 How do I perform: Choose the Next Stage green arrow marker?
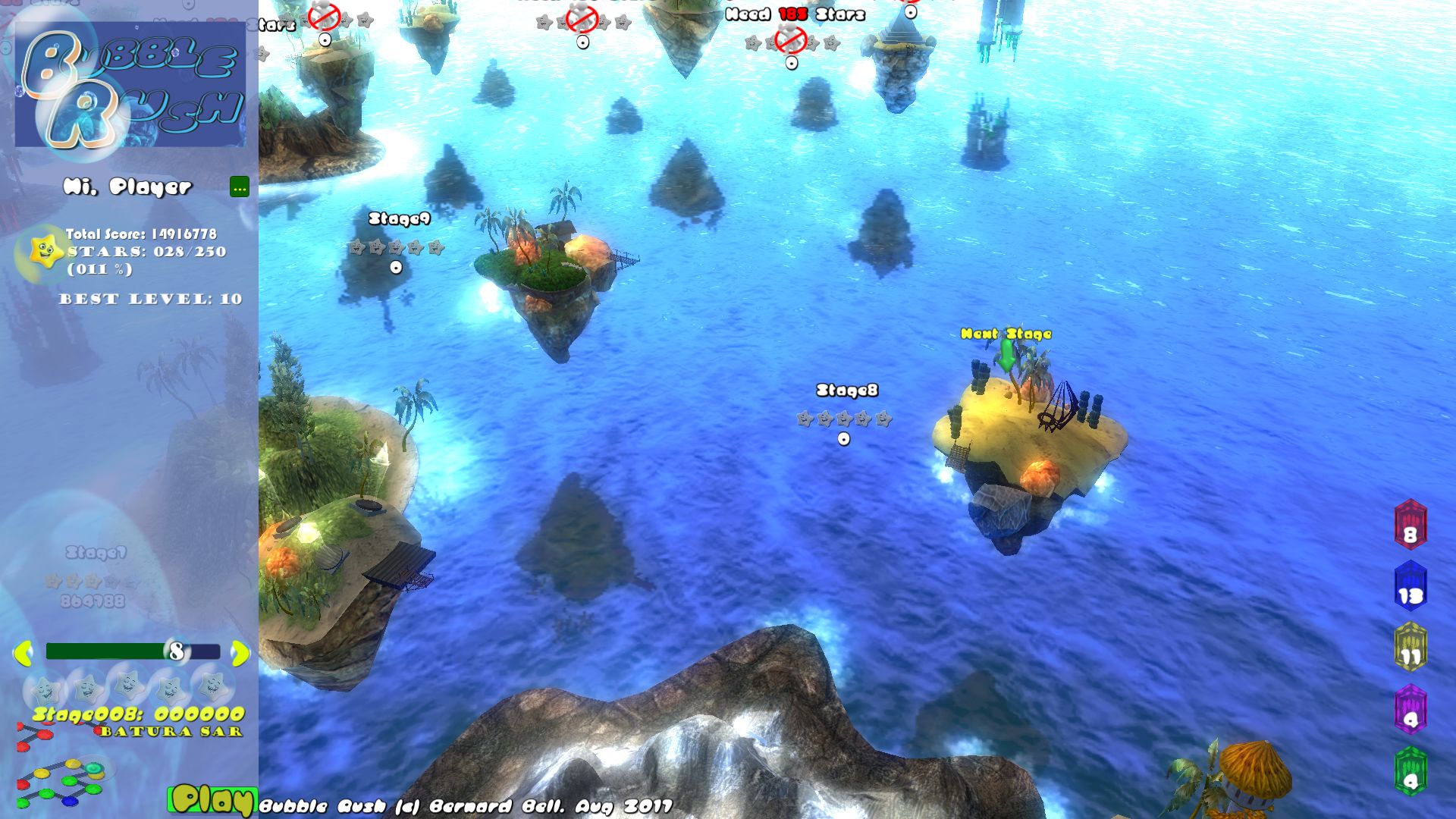(1006, 355)
